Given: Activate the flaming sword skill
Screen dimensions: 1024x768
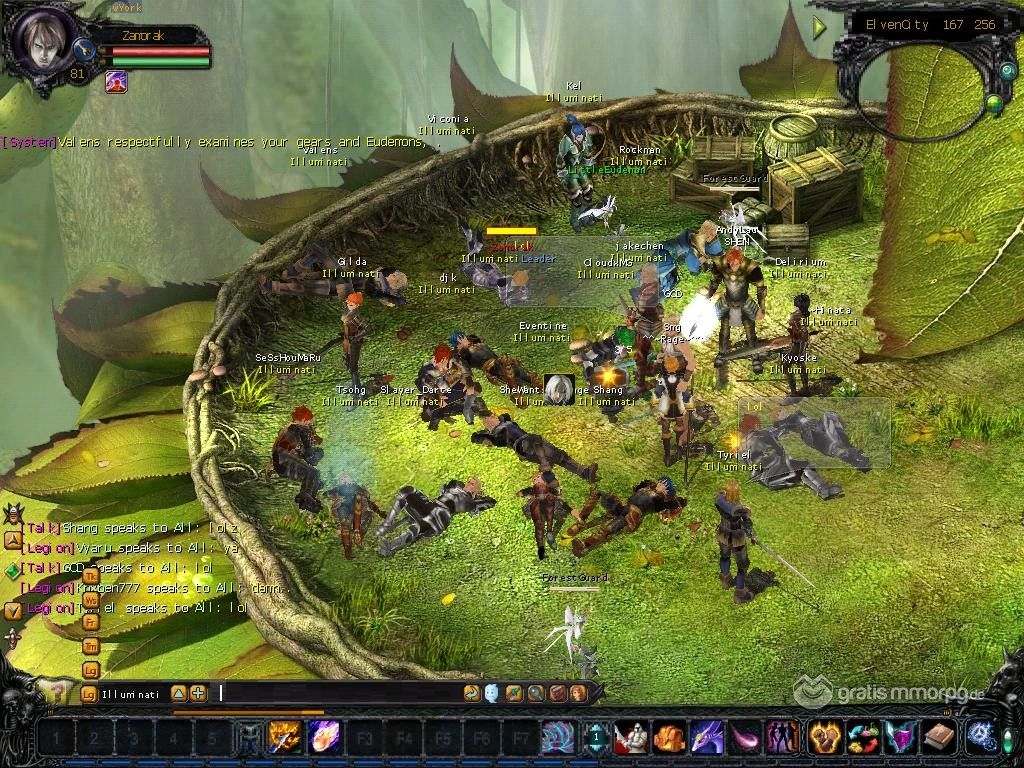Looking at the screenshot, I should [x=285, y=738].
